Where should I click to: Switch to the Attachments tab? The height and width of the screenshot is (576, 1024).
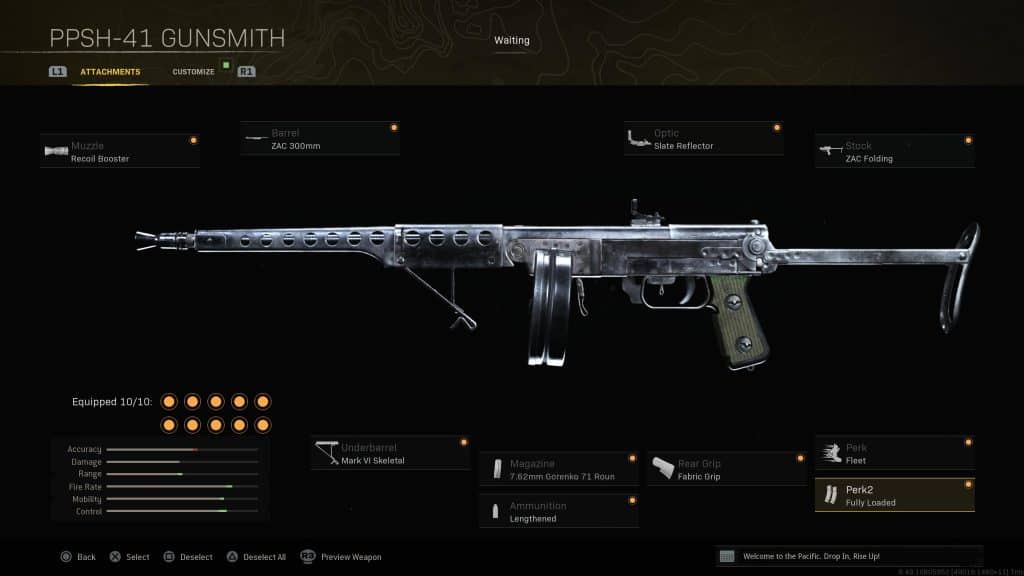pos(110,72)
